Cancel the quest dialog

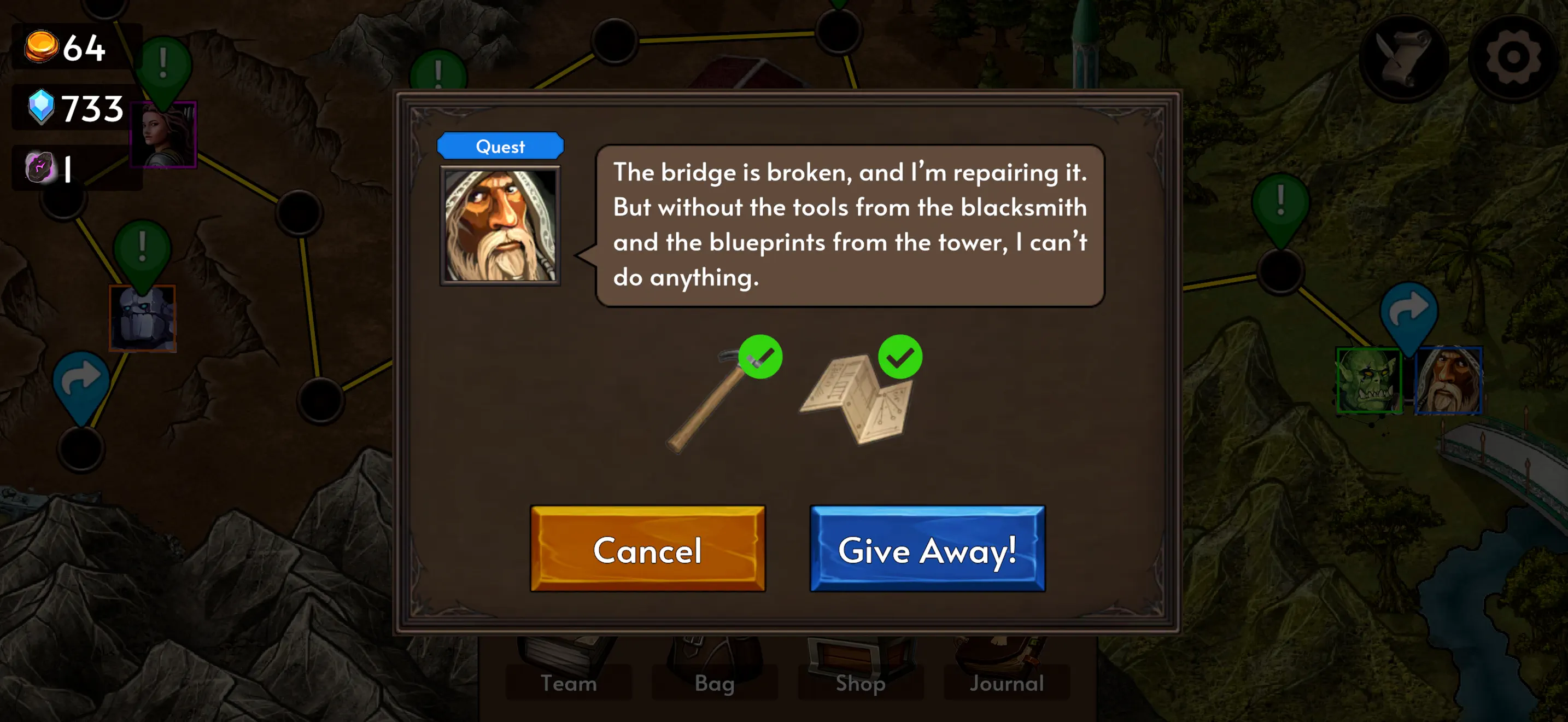pyautogui.click(x=648, y=551)
